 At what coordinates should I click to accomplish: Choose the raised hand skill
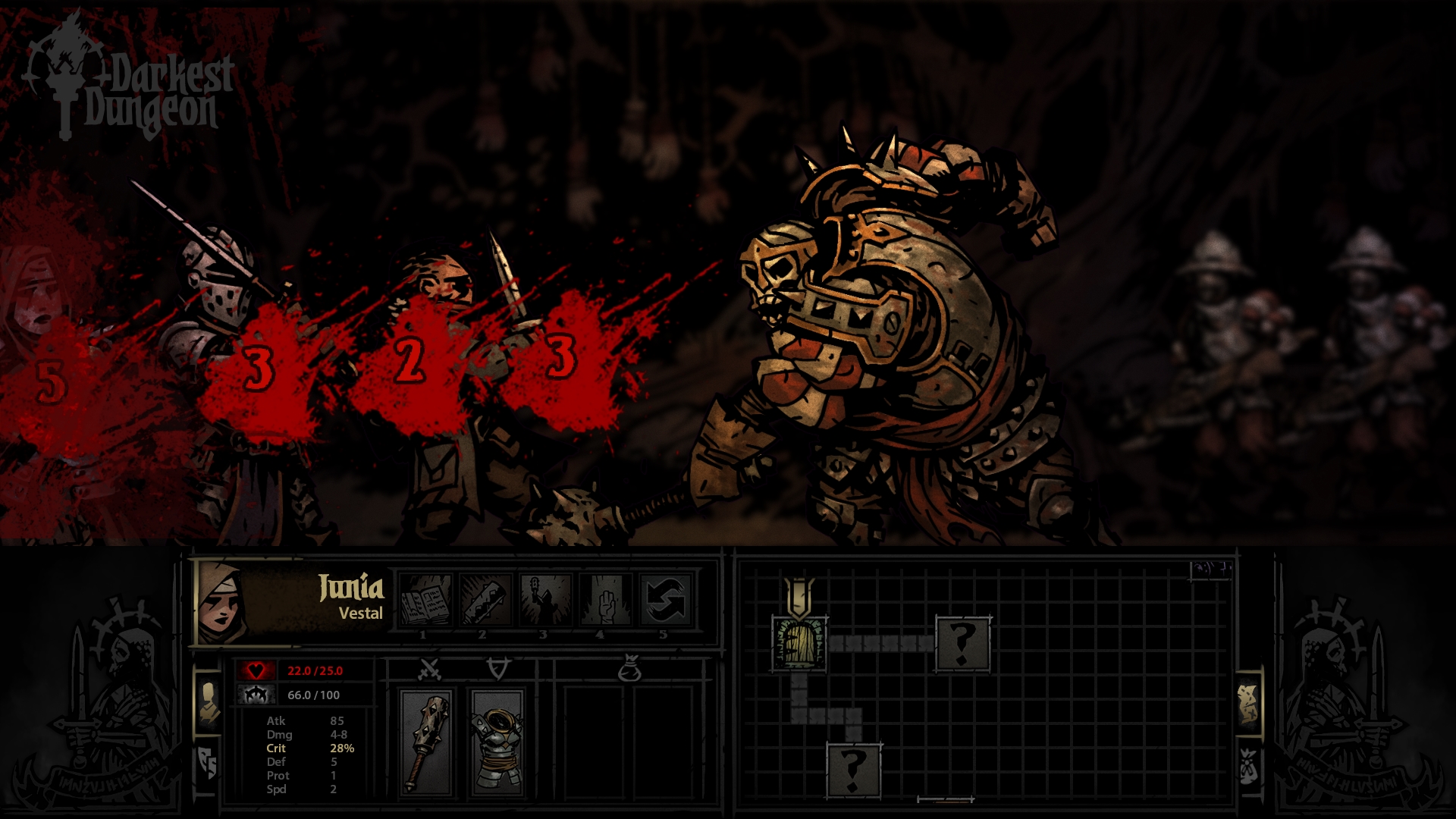point(605,600)
